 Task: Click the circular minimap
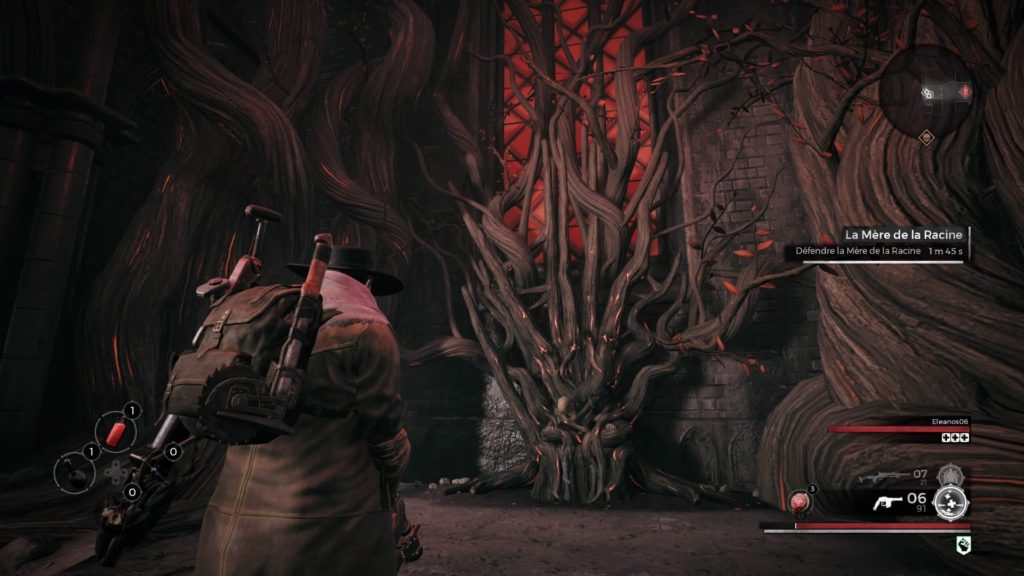[x=927, y=91]
